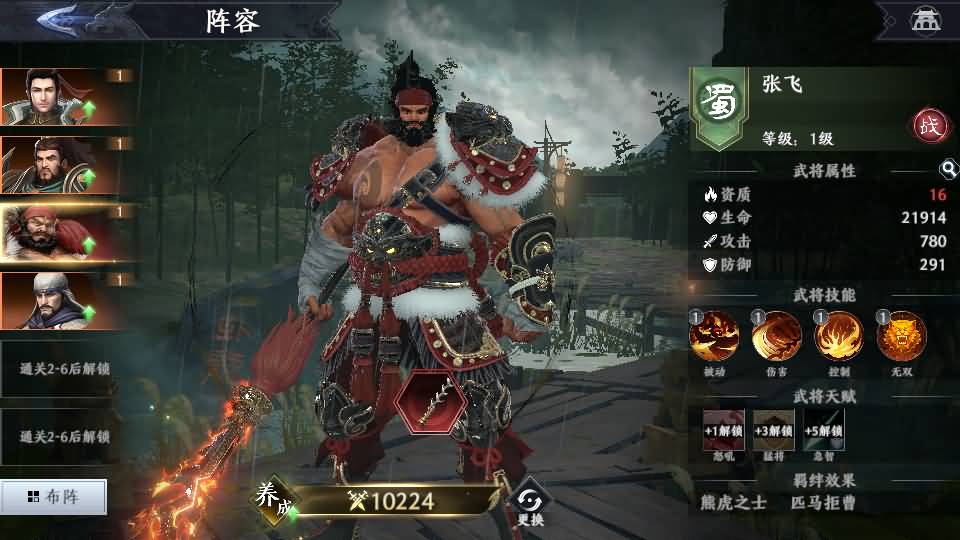
Task: Check the 怒吼 talent locked at +1
Action: (723, 430)
